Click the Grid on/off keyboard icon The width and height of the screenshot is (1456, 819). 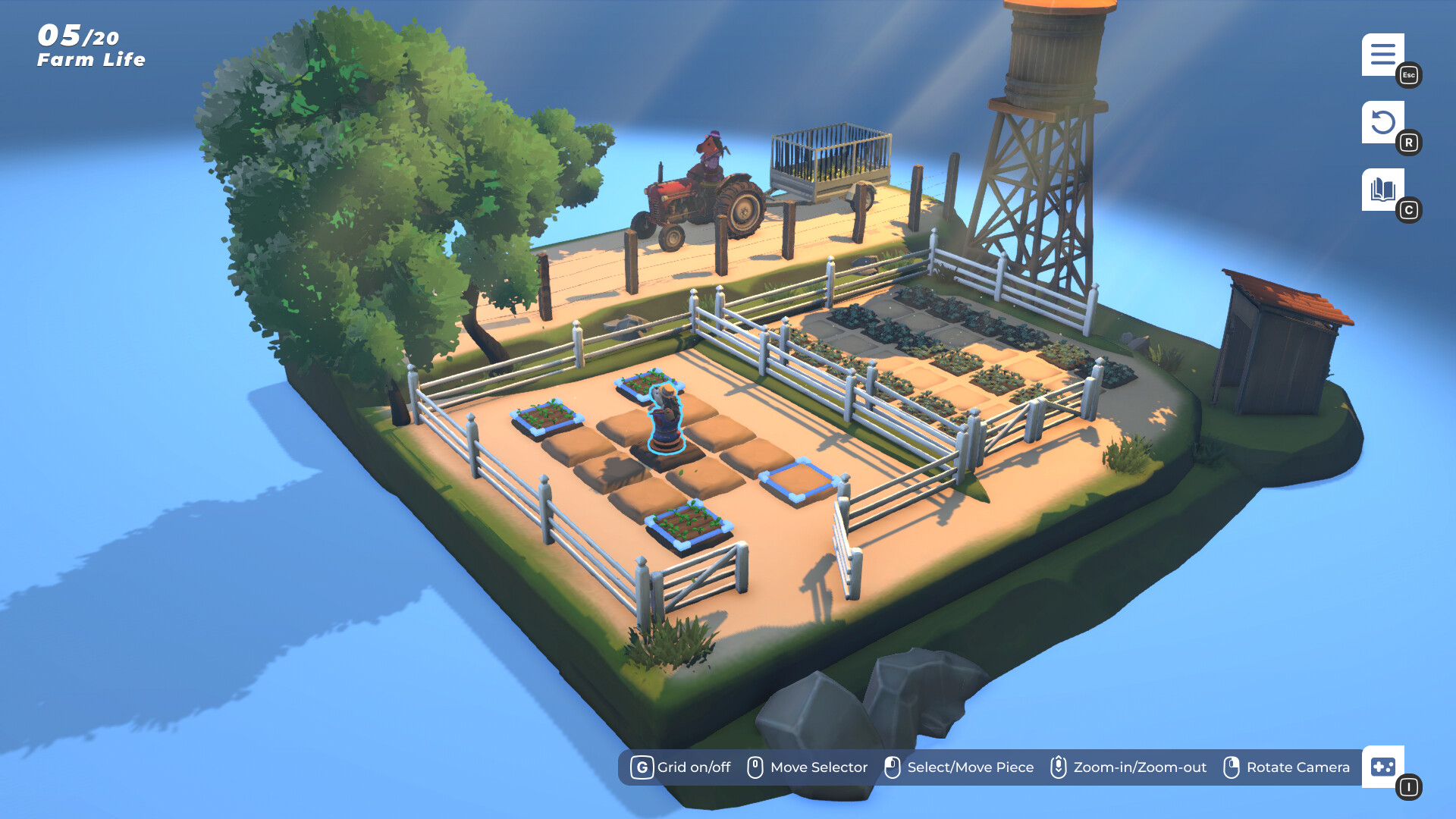point(642,767)
